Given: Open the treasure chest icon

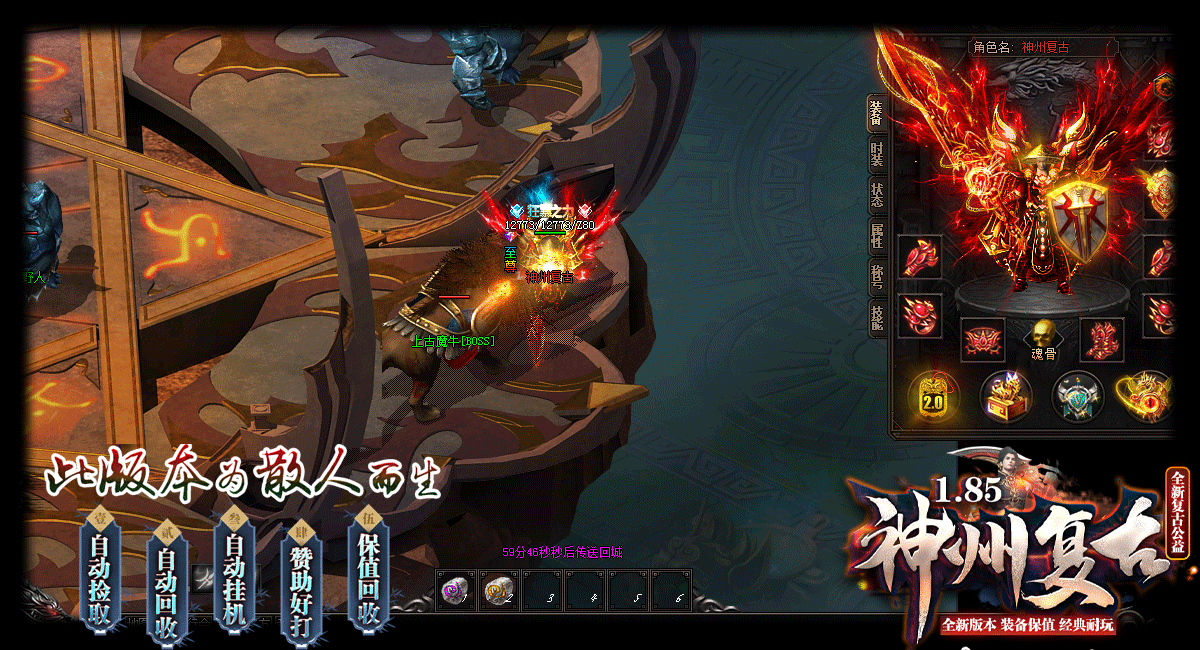Looking at the screenshot, I should coord(1005,396).
